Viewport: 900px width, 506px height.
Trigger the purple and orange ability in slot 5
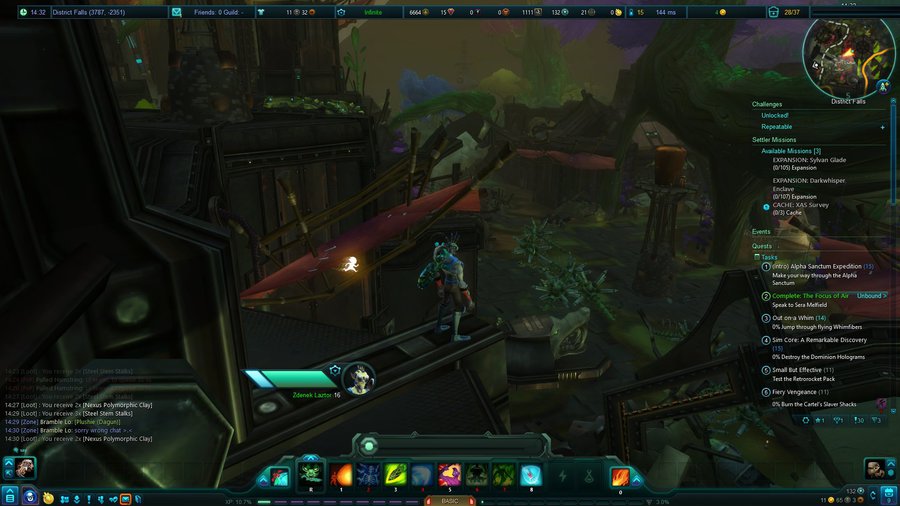[x=449, y=475]
